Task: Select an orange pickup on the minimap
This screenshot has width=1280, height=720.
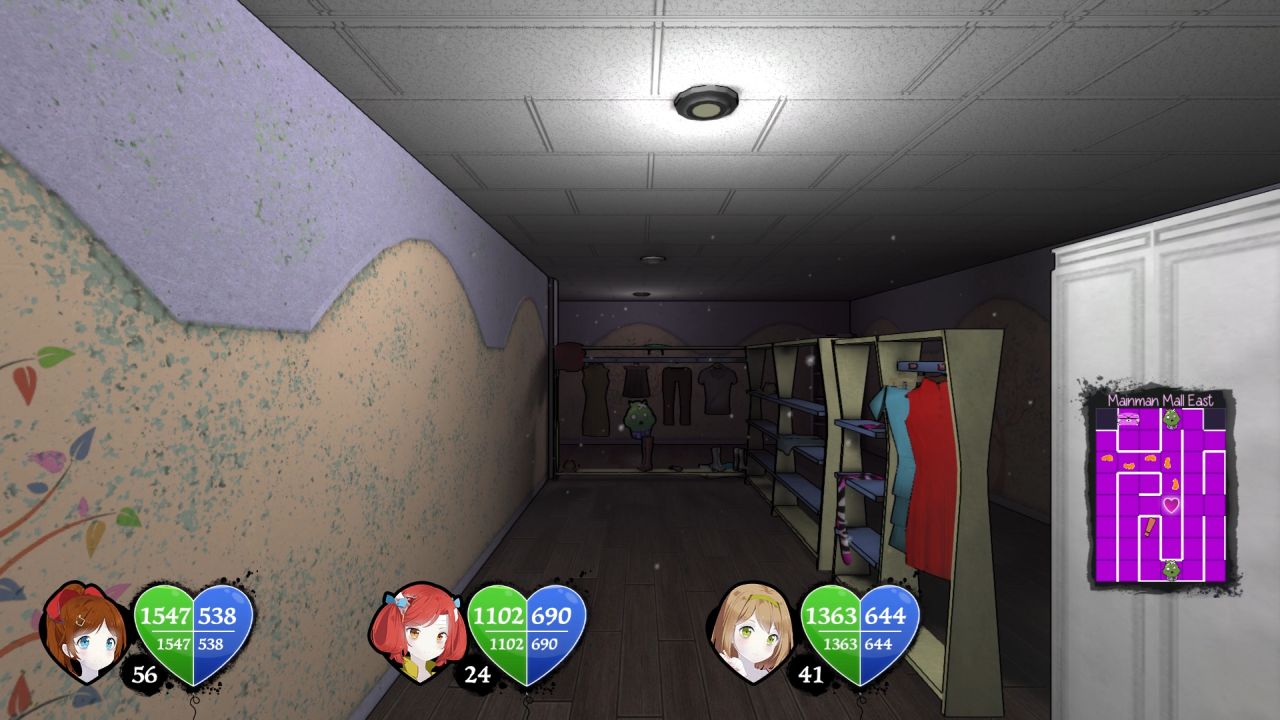Action: point(1107,458)
